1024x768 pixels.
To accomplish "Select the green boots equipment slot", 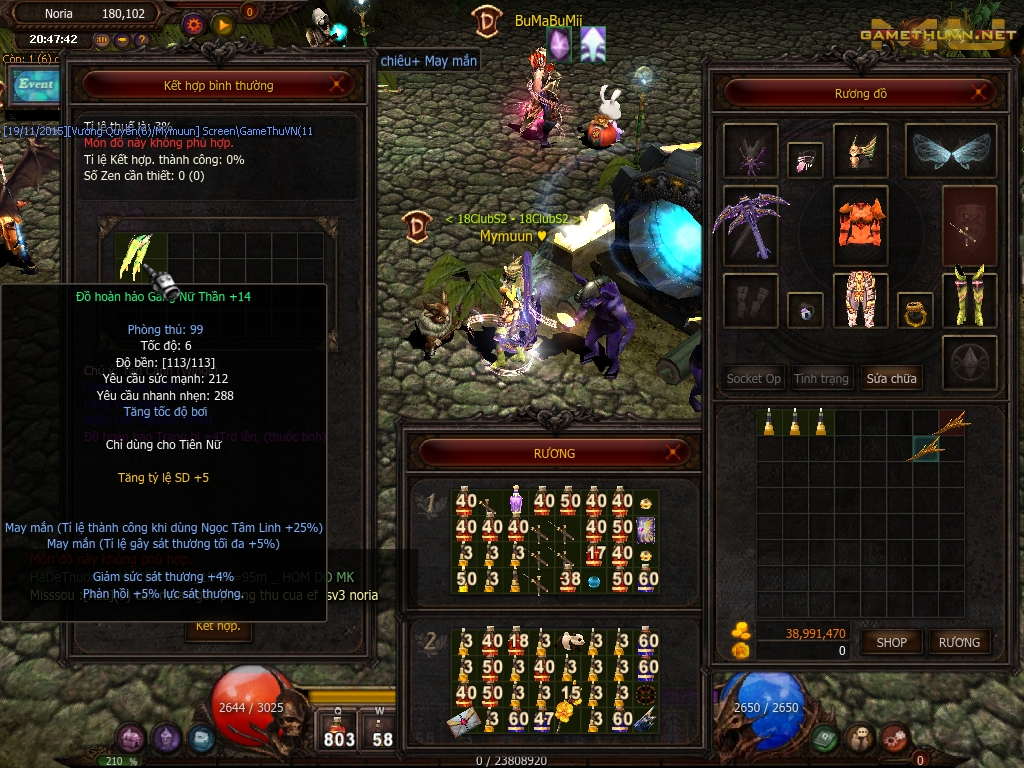I will (x=969, y=298).
